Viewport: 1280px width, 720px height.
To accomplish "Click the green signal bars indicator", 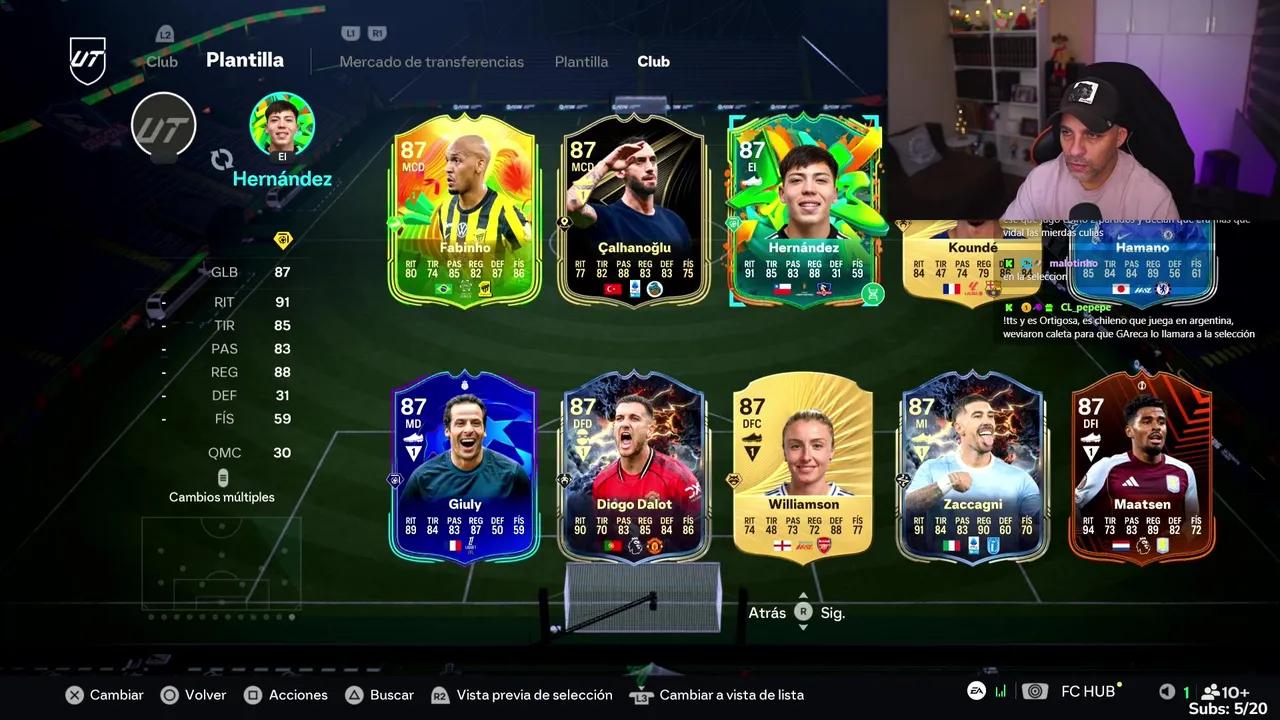I will point(1000,691).
